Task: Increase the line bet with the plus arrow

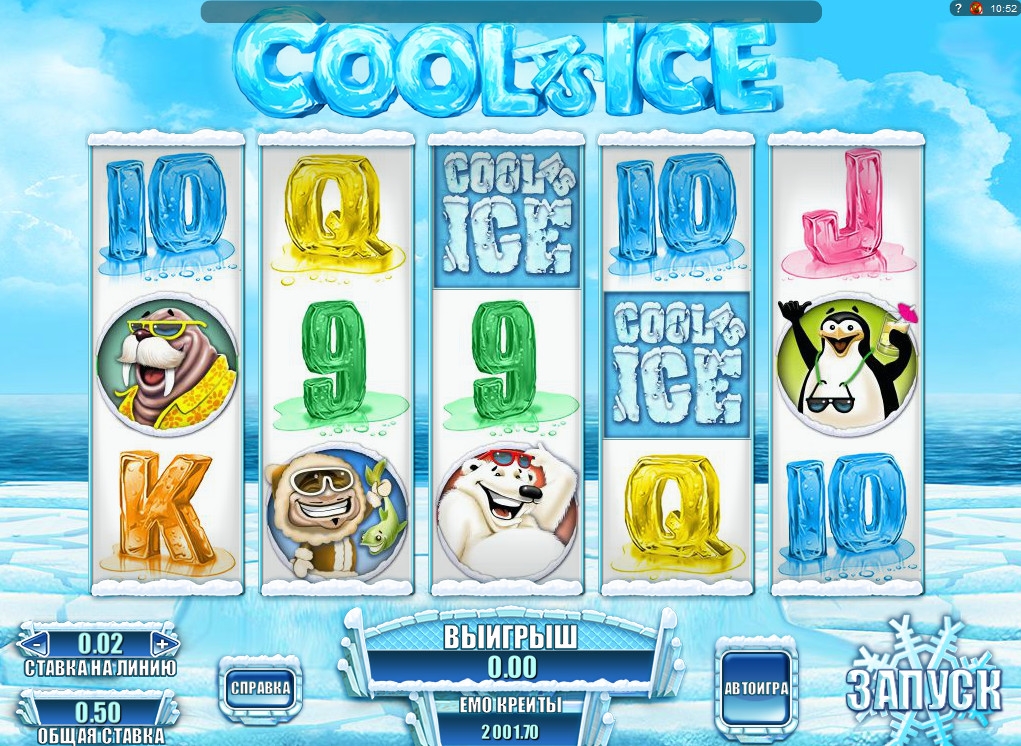Action: pyautogui.click(x=162, y=642)
